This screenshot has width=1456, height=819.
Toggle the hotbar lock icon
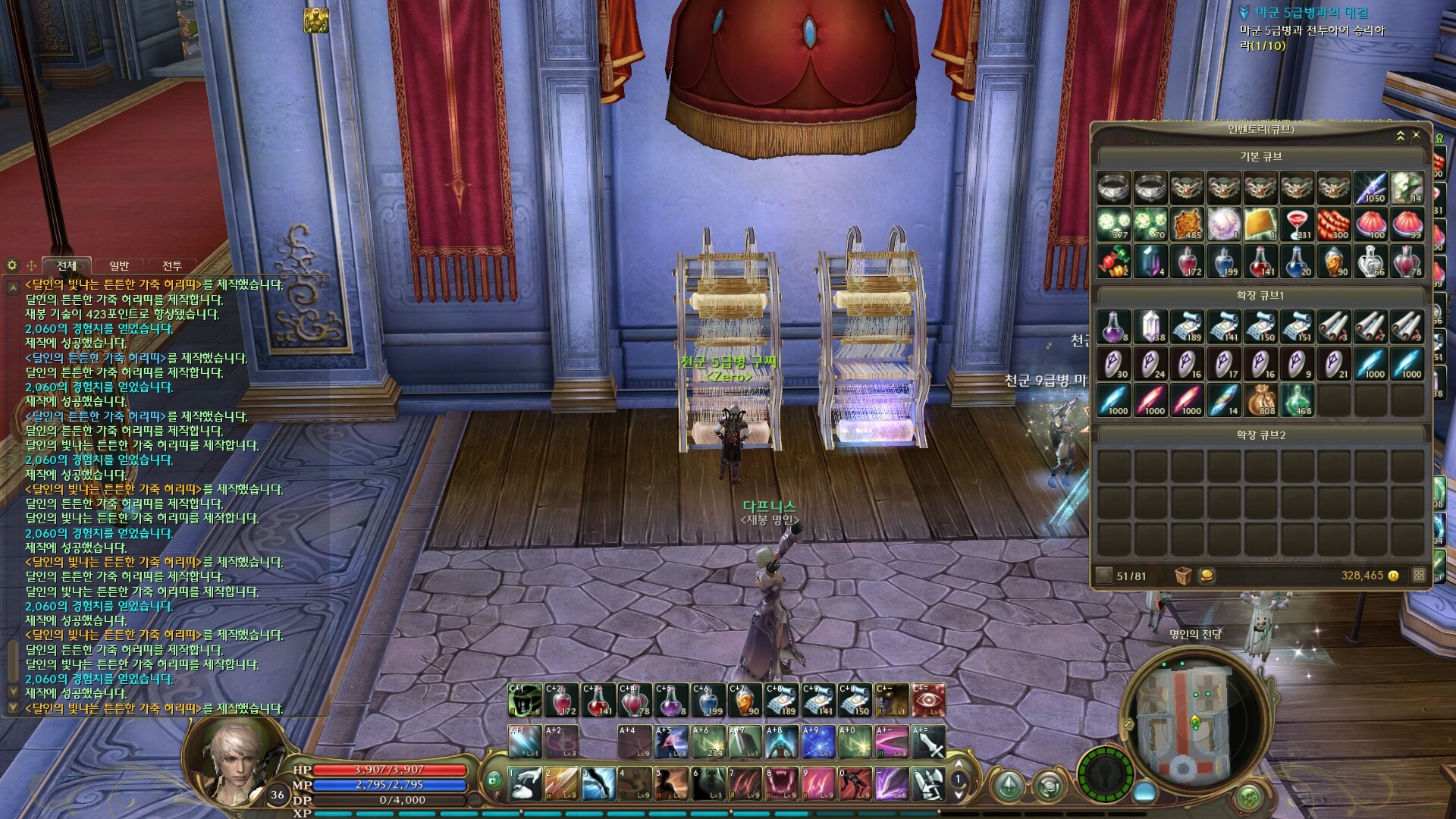point(493,779)
